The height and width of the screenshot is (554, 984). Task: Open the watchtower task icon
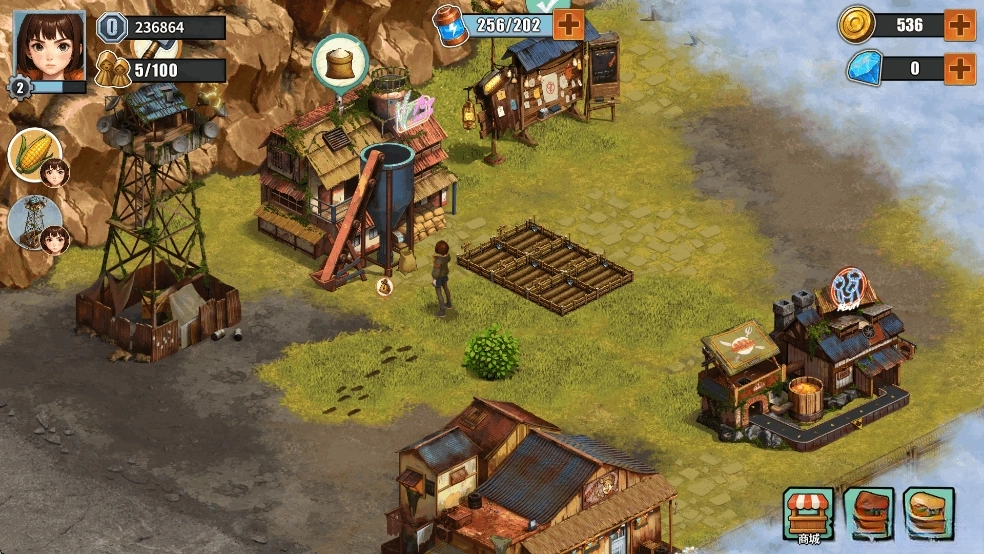click(x=35, y=221)
